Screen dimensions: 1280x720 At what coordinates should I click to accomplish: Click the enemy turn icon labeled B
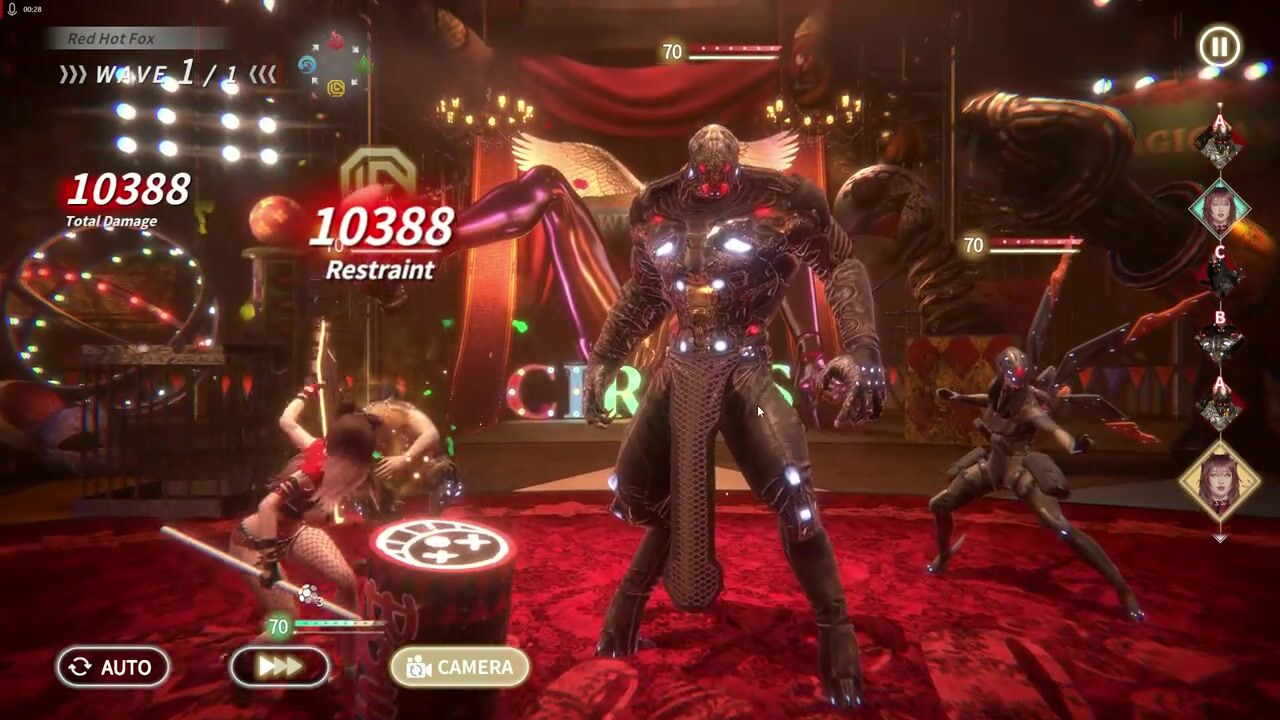click(1220, 340)
